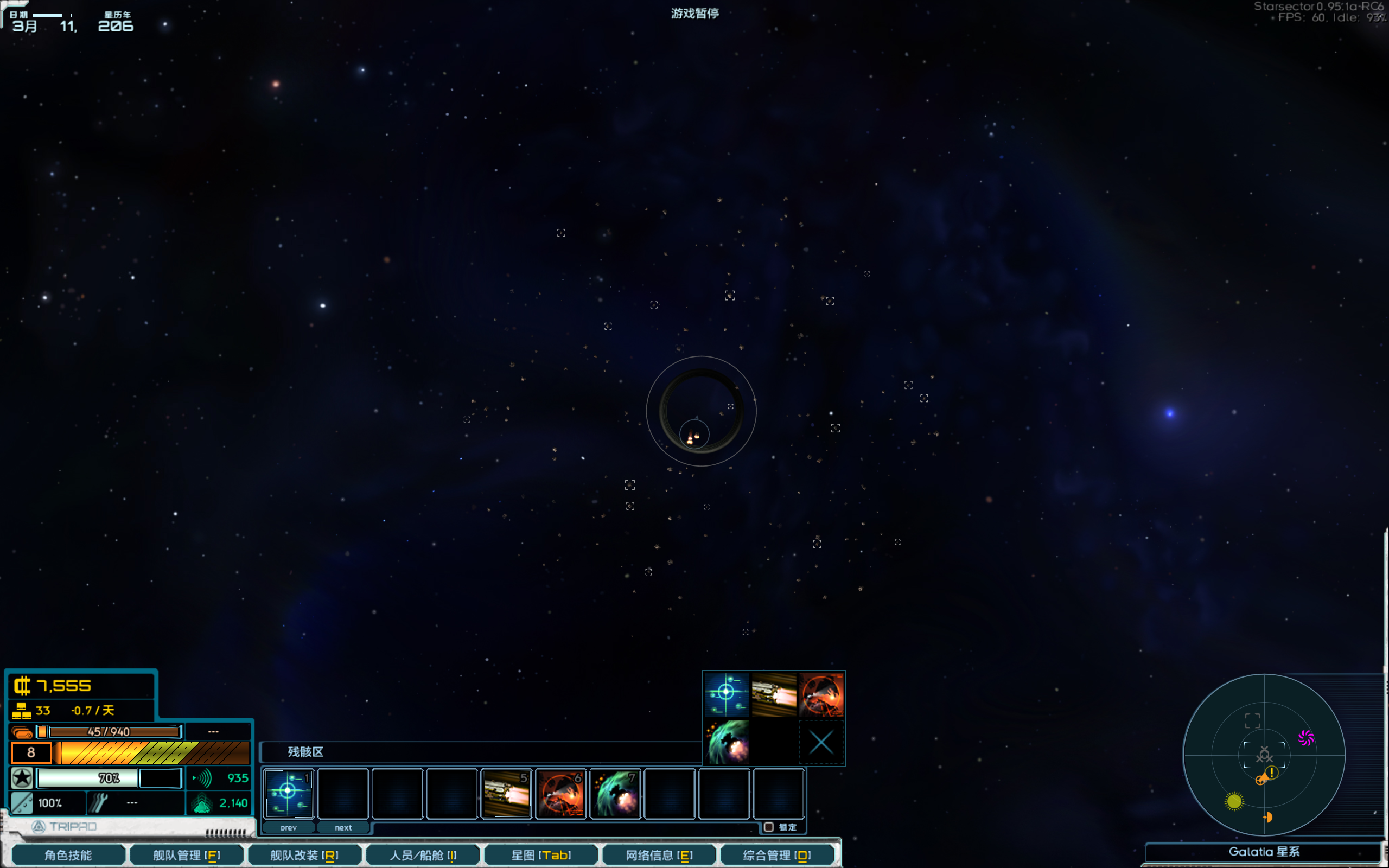Toggle the emergency burn ability in slot 7
Image resolution: width=1389 pixels, height=868 pixels.
coord(615,793)
